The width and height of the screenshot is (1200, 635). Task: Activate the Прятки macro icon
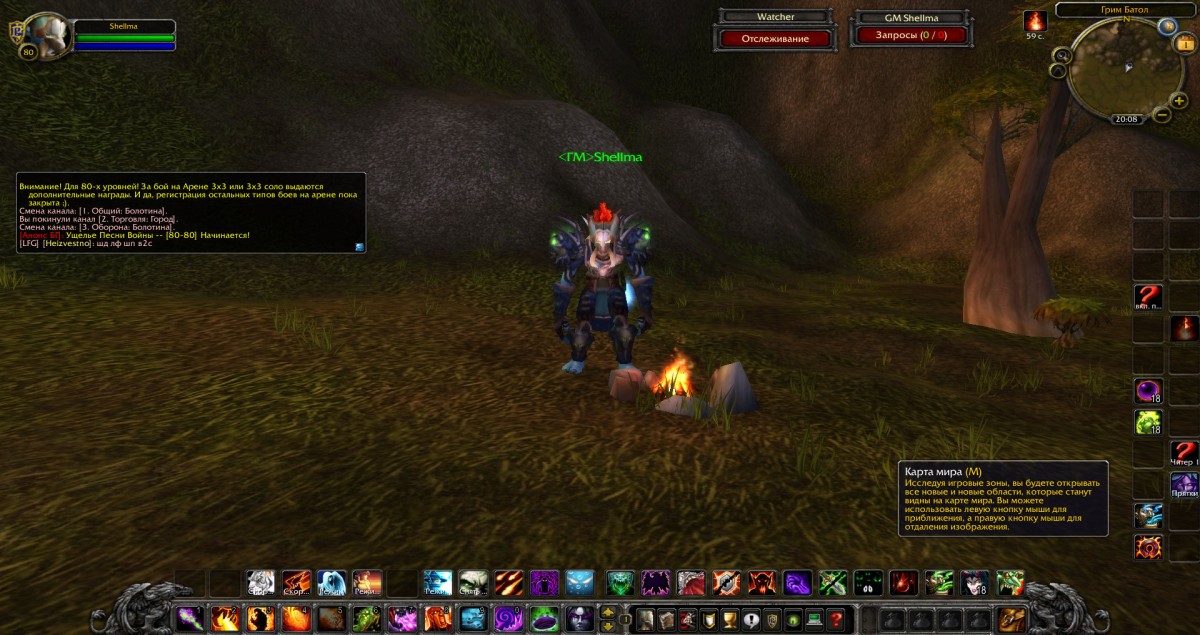(x=1185, y=486)
